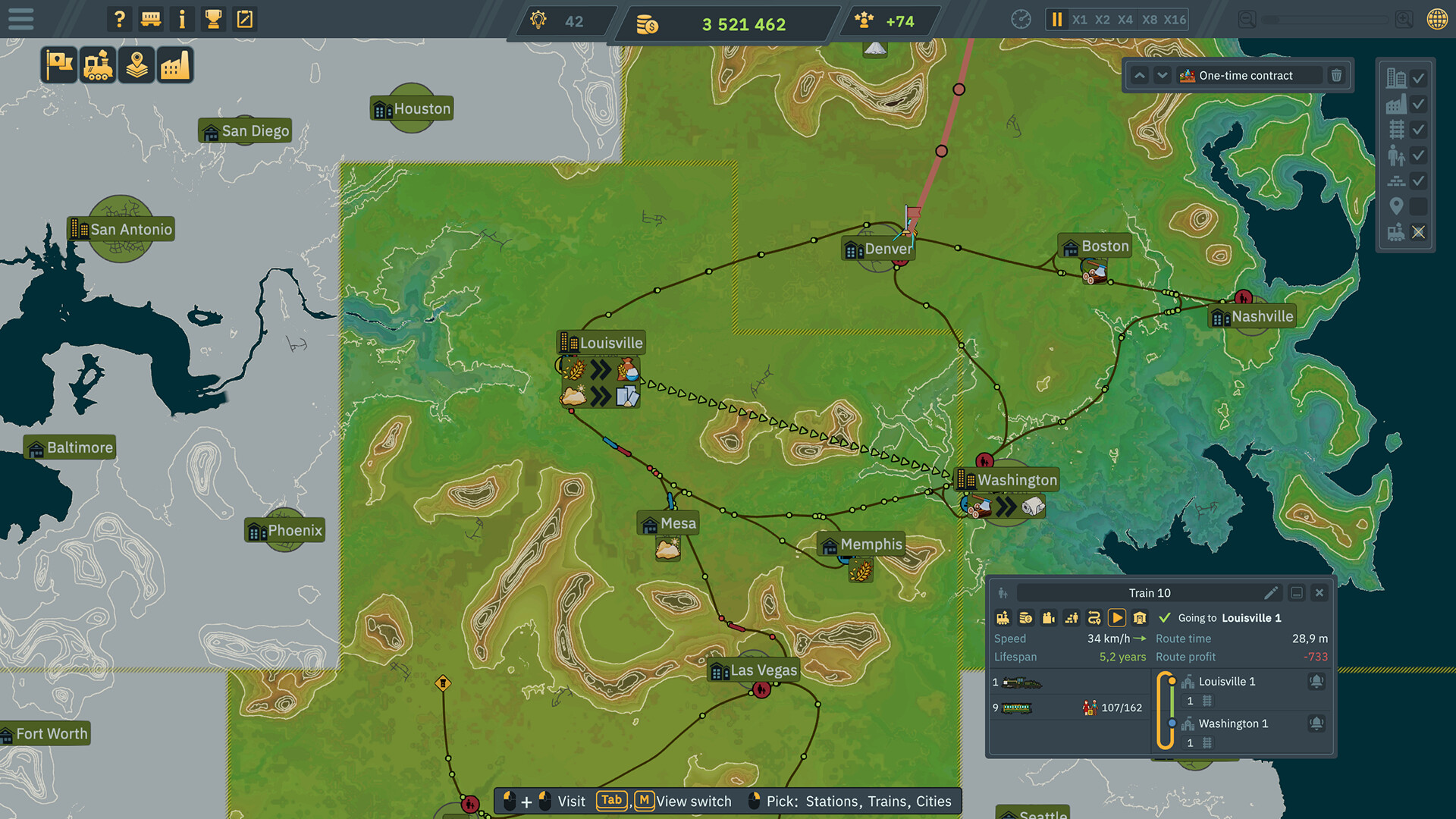Click the map layers icon in left toolbar

[x=136, y=64]
